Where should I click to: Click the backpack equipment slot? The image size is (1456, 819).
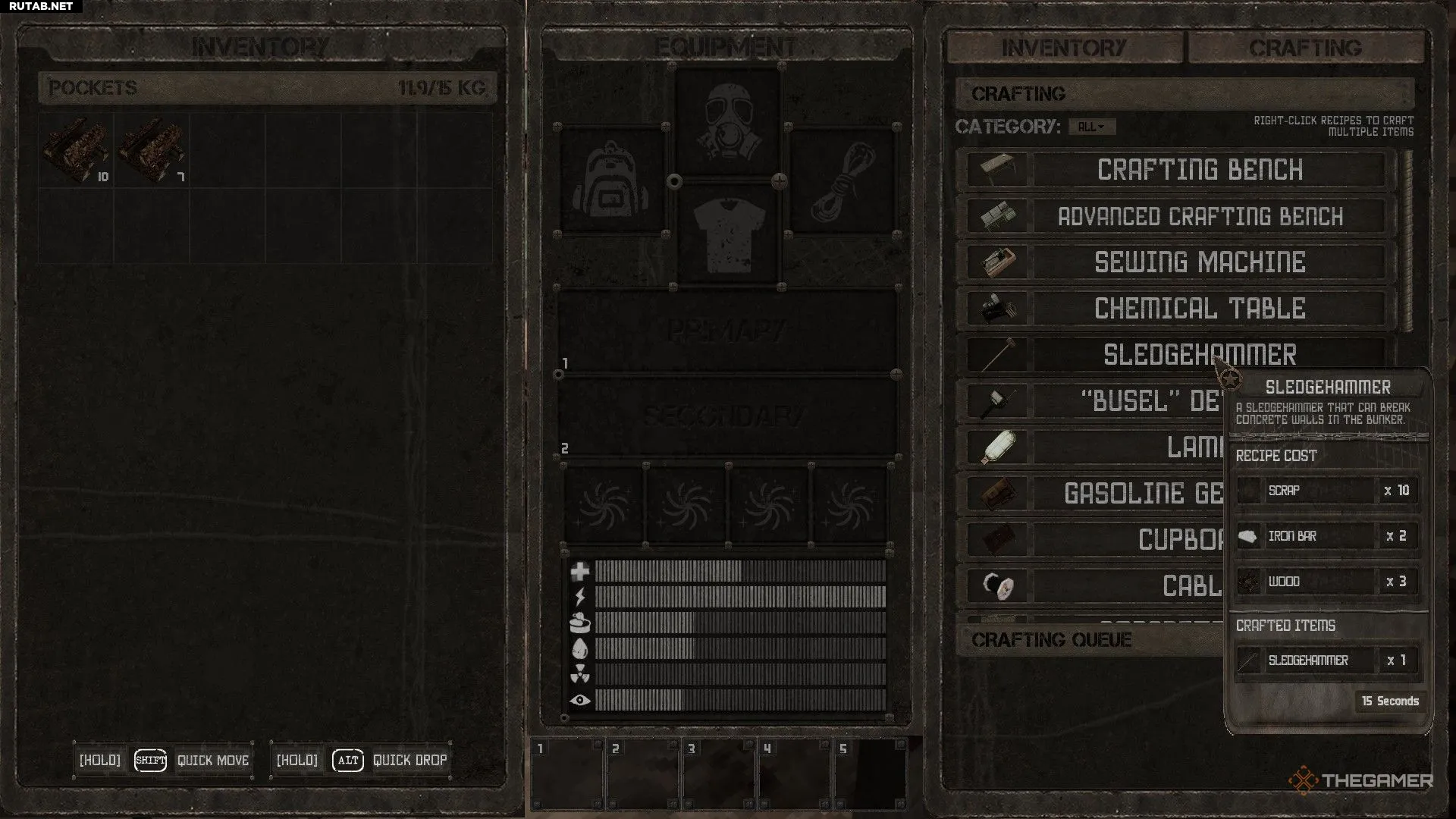[x=612, y=180]
